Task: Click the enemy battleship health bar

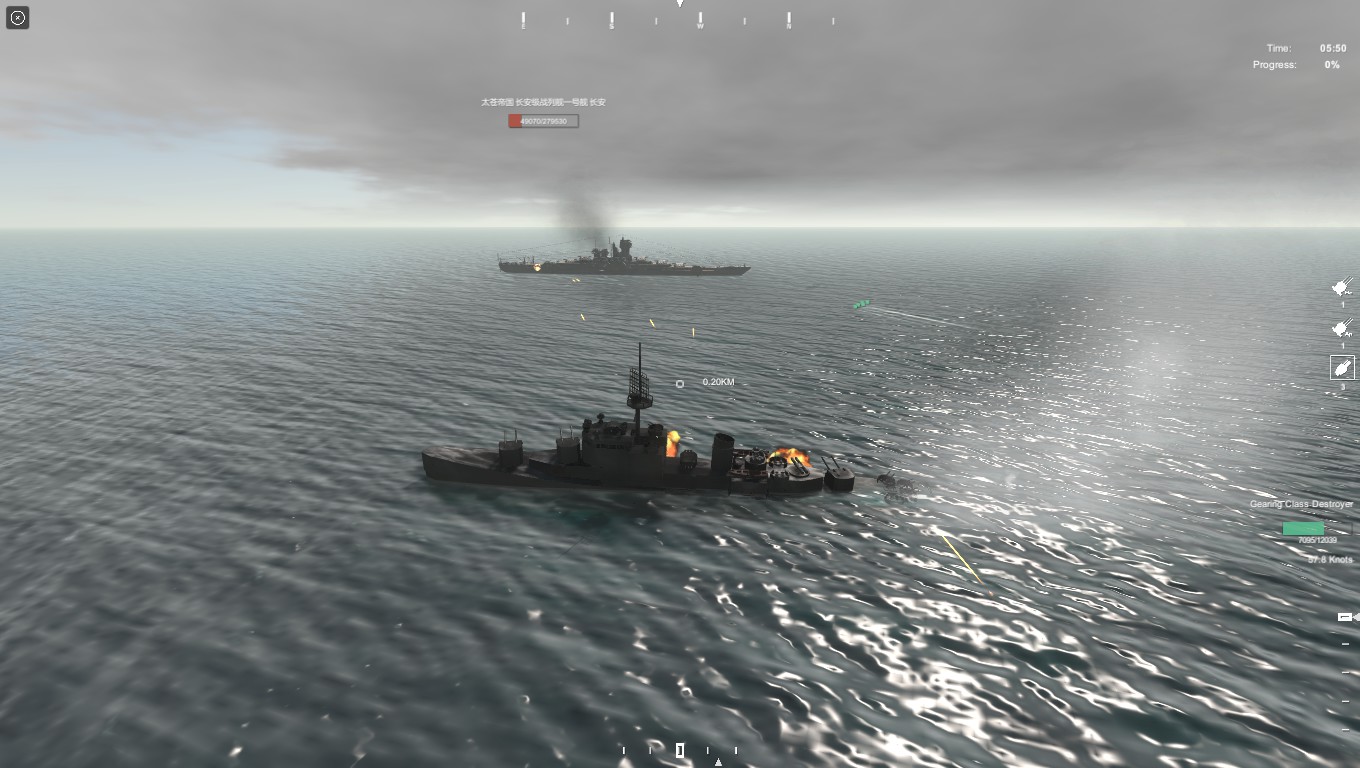Action: pos(542,120)
